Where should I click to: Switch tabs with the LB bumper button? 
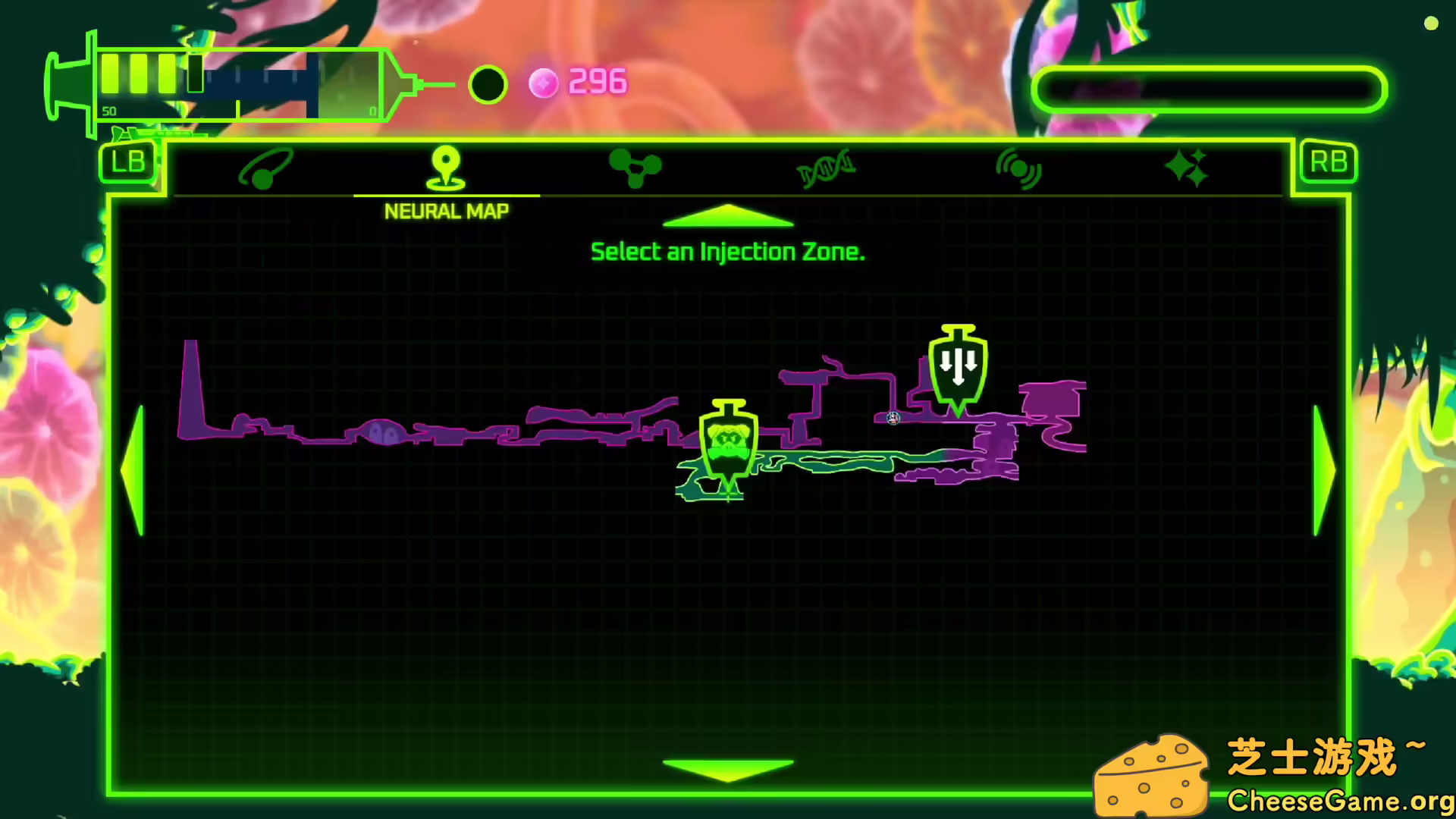pyautogui.click(x=127, y=162)
